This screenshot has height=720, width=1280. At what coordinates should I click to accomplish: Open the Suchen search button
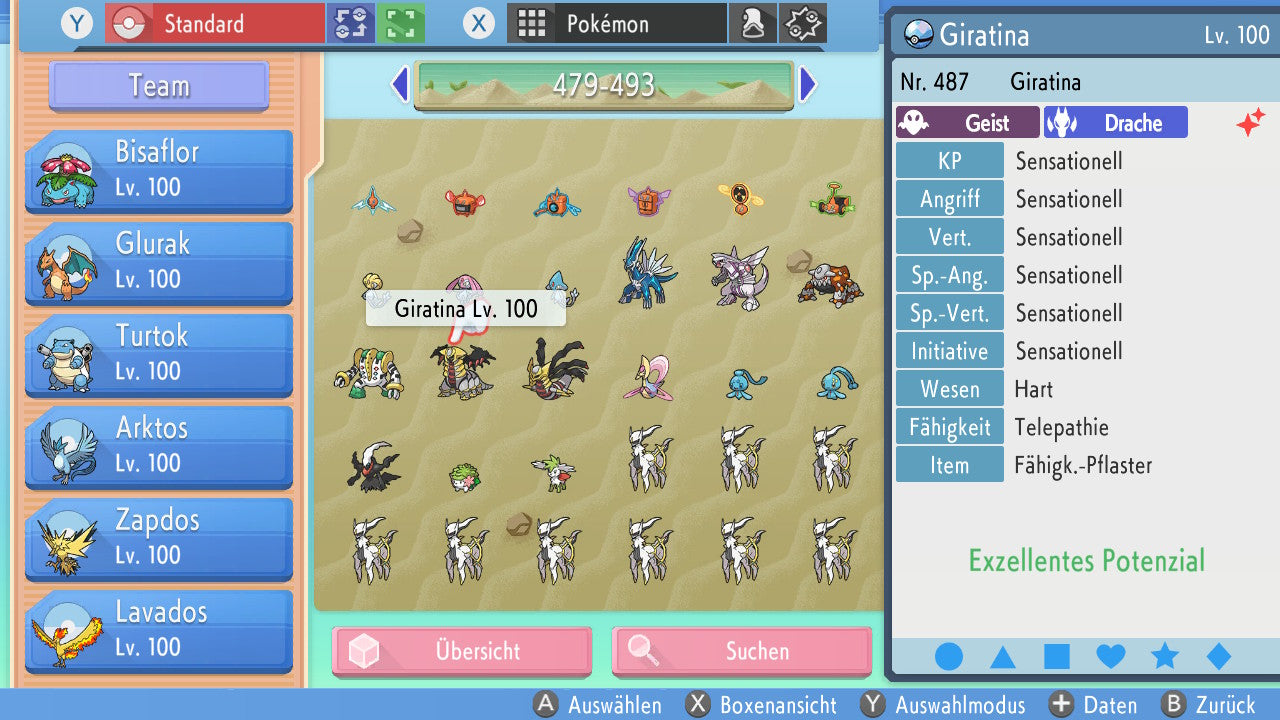point(741,651)
